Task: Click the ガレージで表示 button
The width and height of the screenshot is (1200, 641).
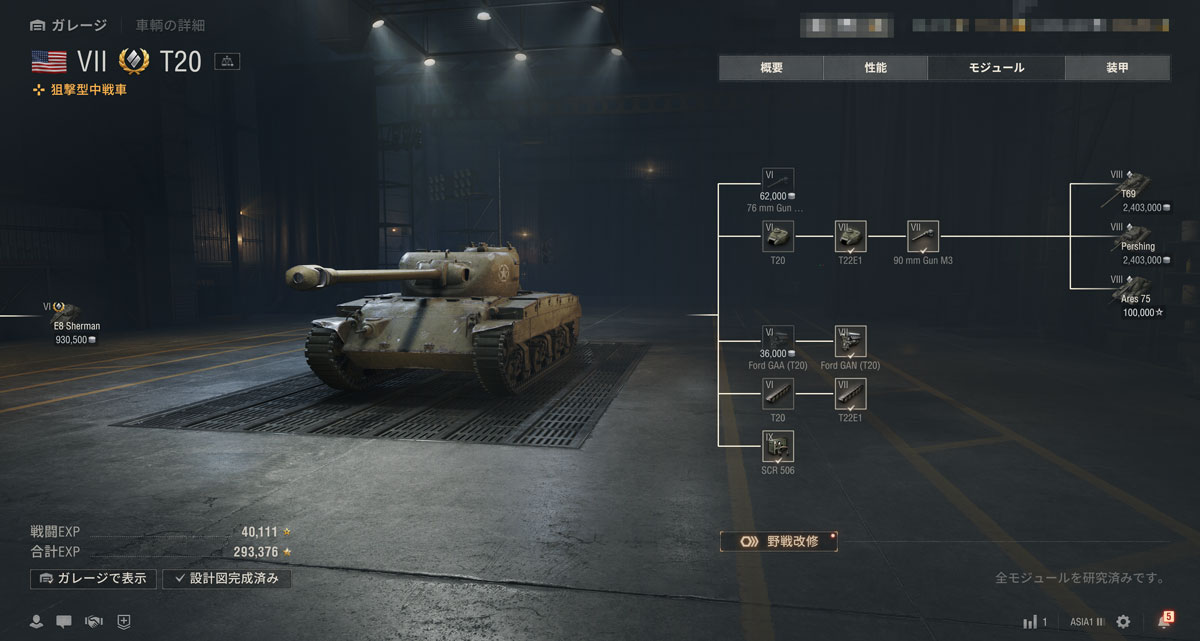Action: (94, 578)
